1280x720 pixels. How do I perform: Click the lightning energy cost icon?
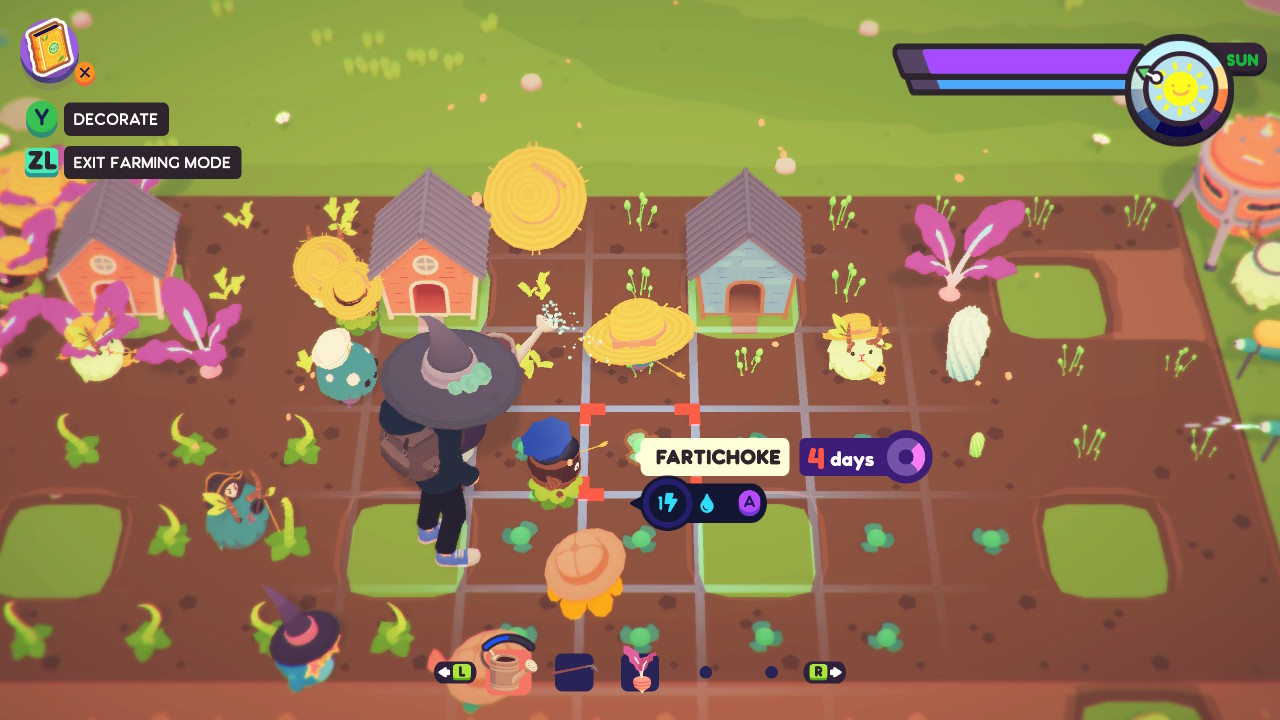pyautogui.click(x=667, y=503)
